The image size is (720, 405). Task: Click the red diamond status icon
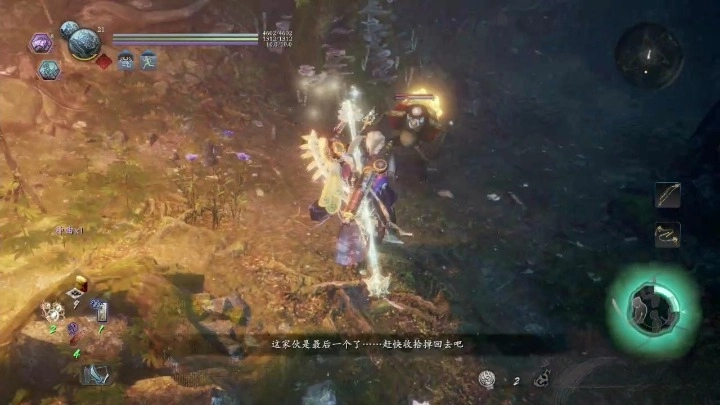coord(104,61)
